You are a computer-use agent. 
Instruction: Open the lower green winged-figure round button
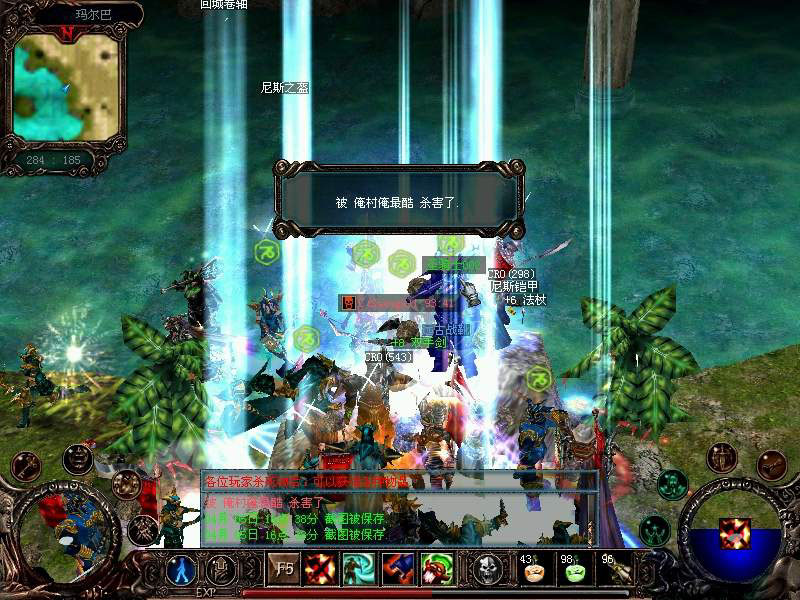[654, 527]
